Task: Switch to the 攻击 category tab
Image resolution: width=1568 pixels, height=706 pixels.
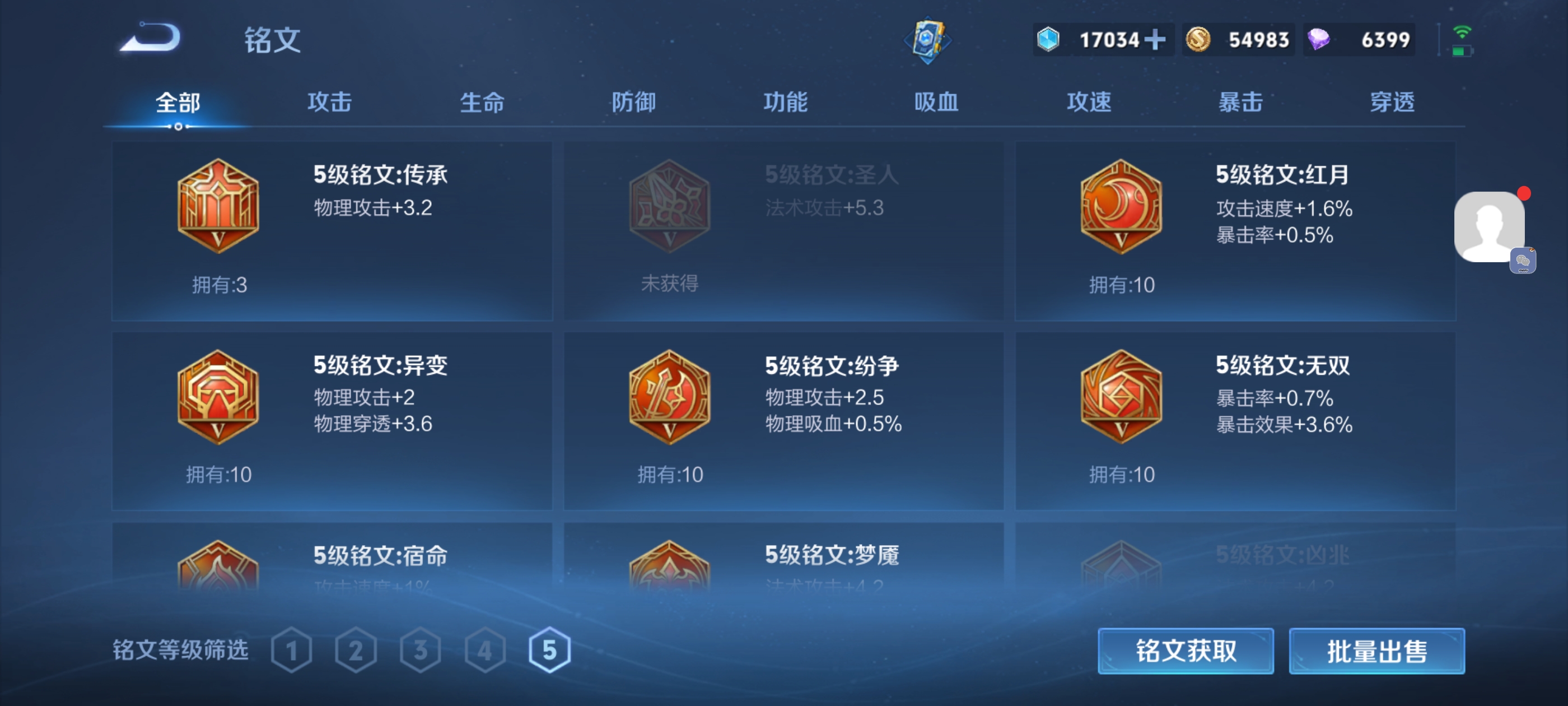Action: point(329,103)
